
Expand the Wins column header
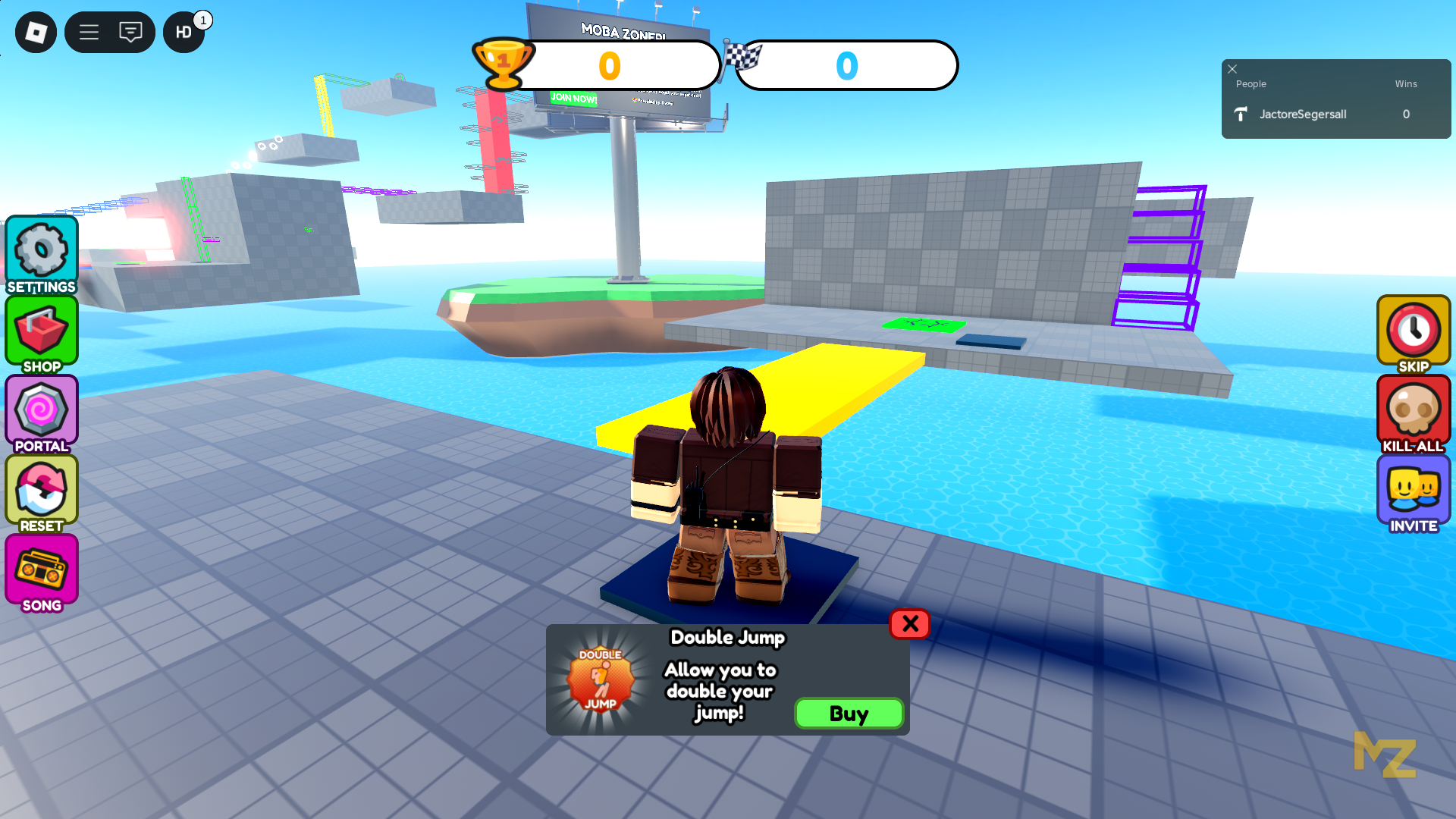coord(1405,83)
